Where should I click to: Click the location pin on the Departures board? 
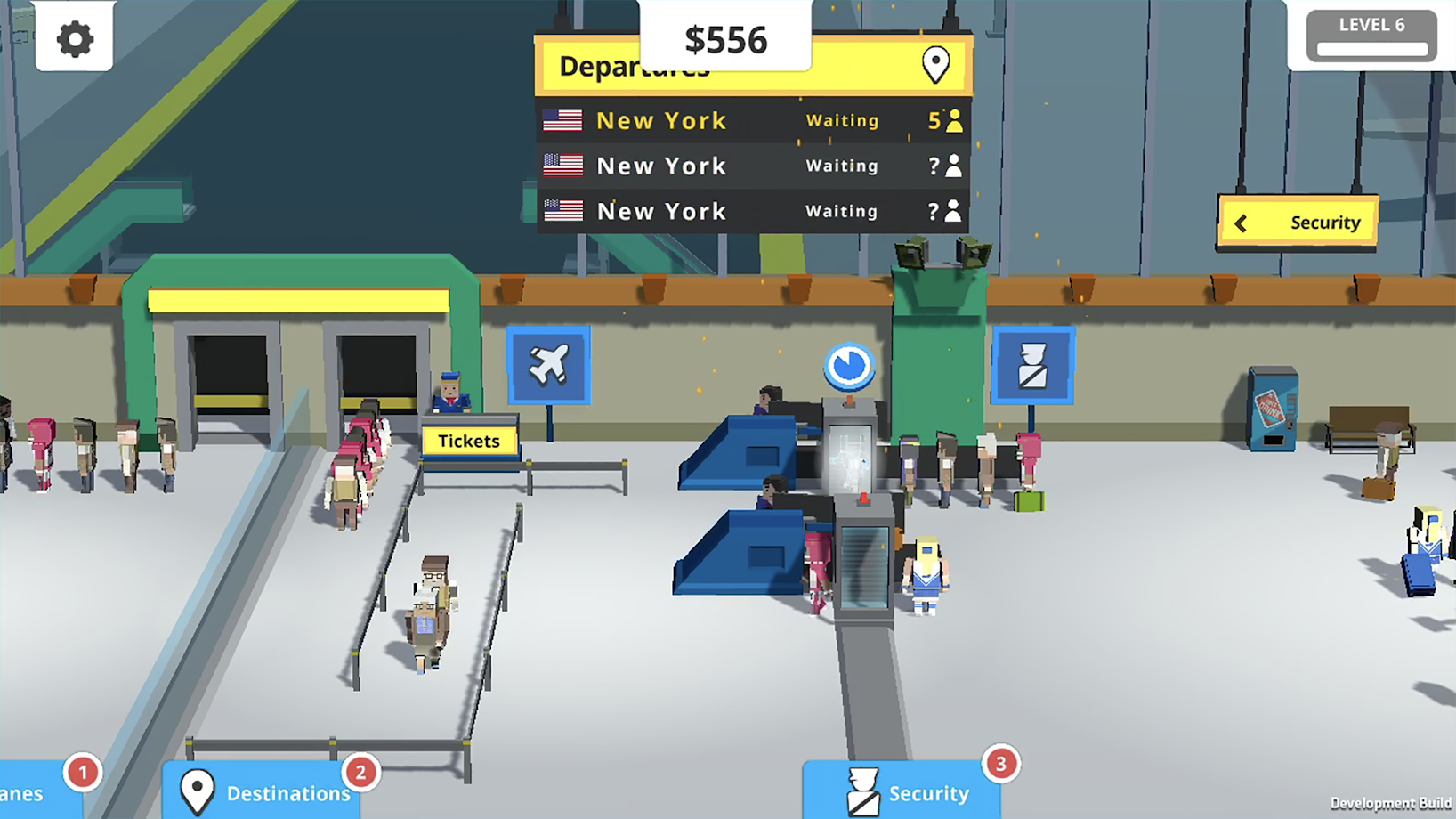936,64
